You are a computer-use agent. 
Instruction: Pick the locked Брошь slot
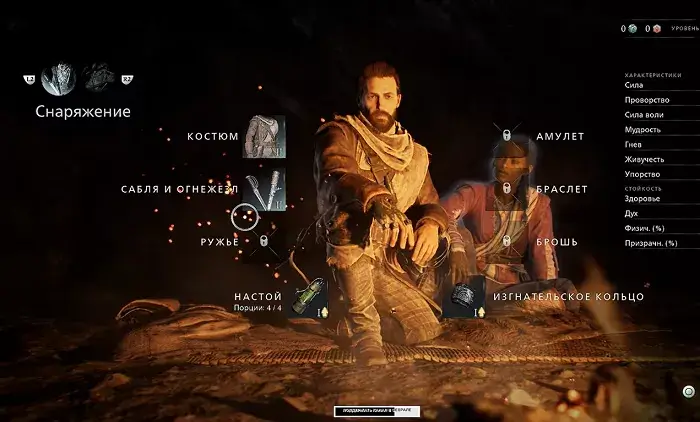click(x=507, y=241)
